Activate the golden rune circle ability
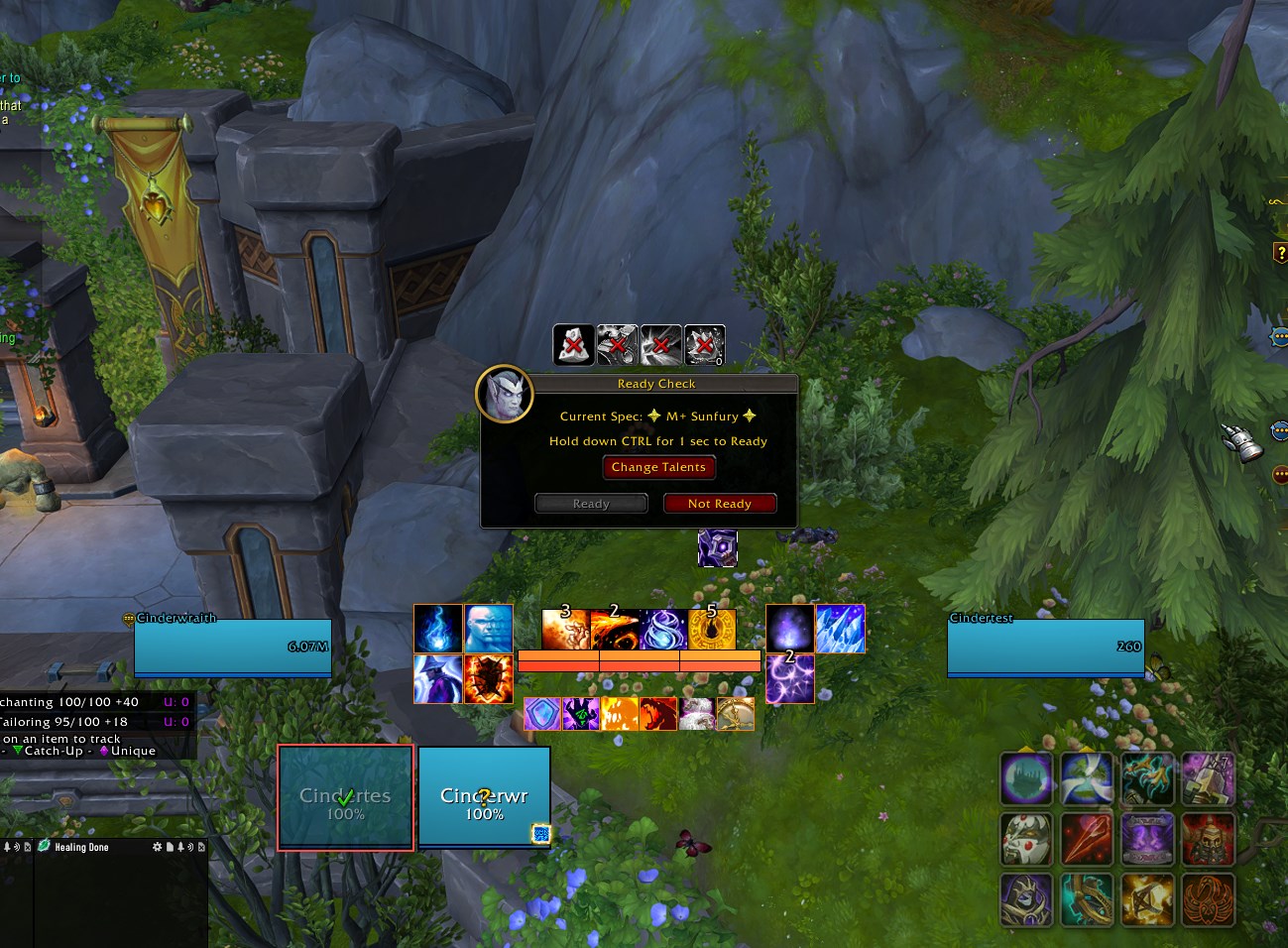The height and width of the screenshot is (948, 1288). pyautogui.click(x=712, y=629)
